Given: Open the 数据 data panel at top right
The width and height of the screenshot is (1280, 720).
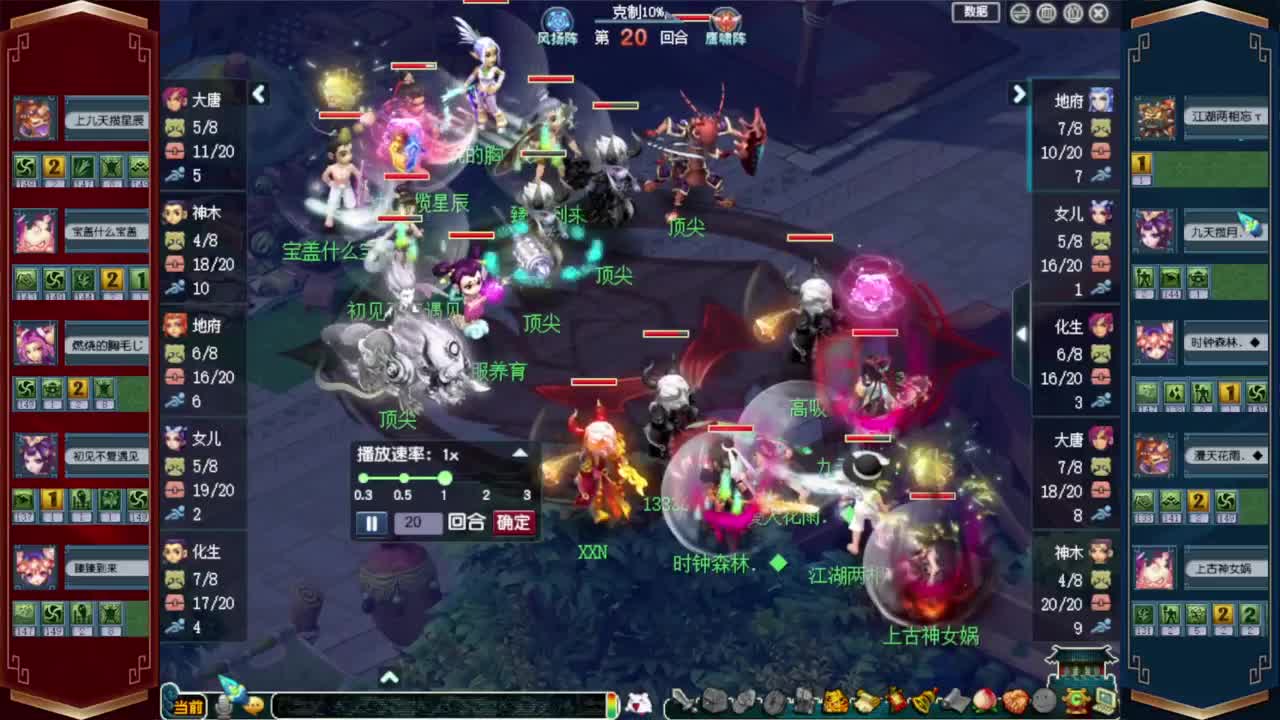Looking at the screenshot, I should click(x=975, y=12).
